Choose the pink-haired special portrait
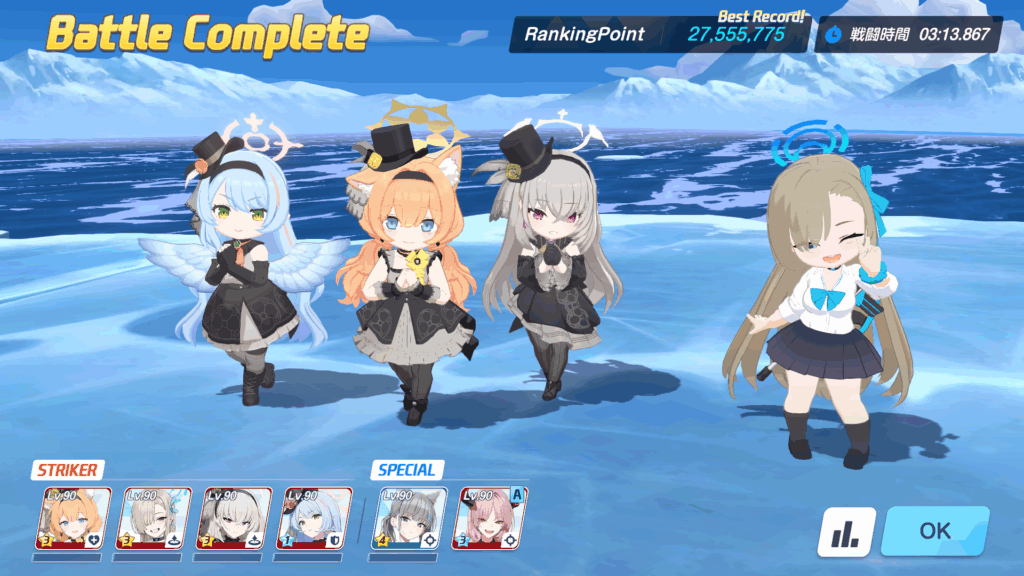The height and width of the screenshot is (576, 1024). tap(490, 516)
